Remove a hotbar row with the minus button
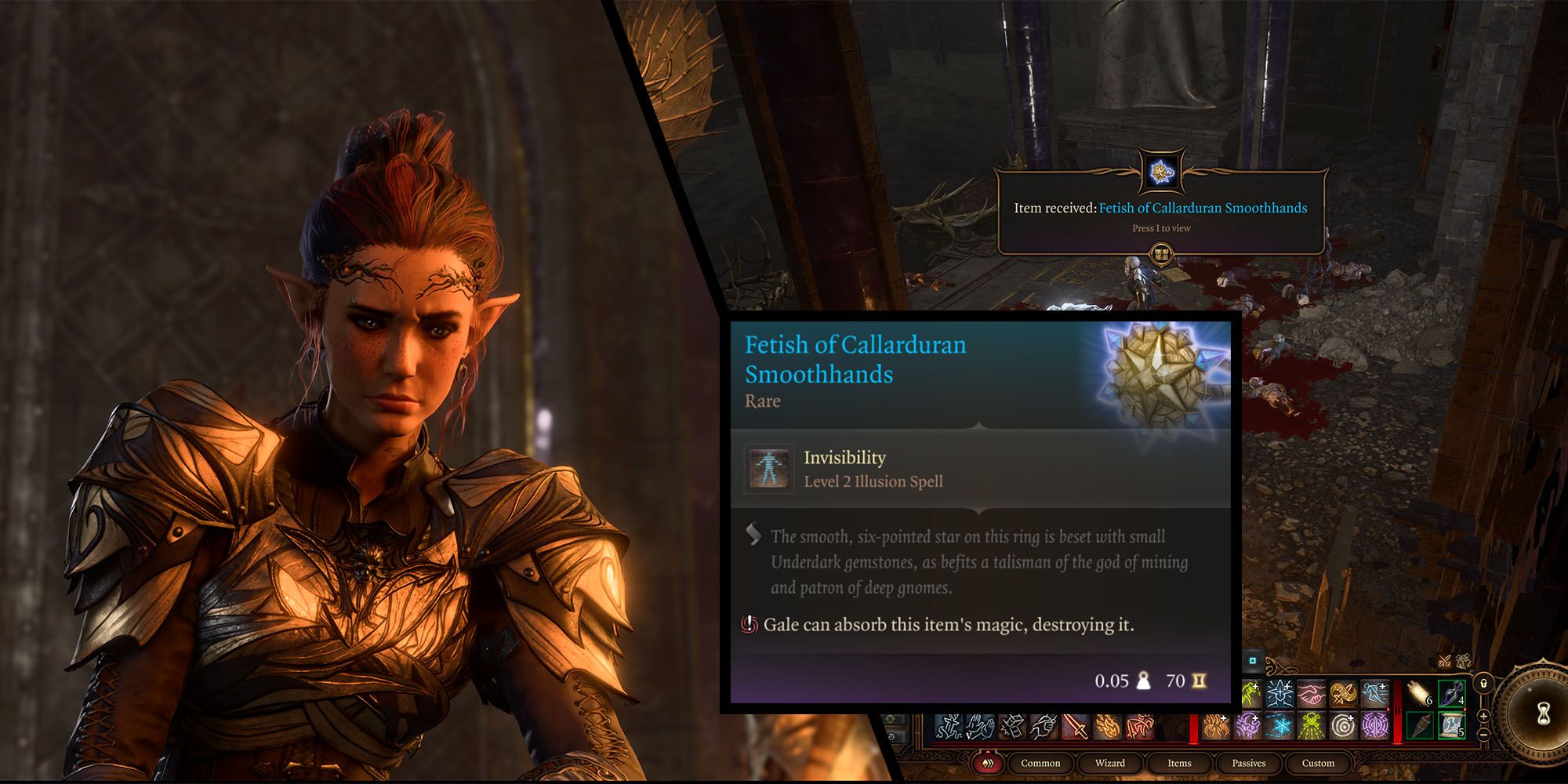This screenshot has width=1568, height=784. [x=1483, y=735]
